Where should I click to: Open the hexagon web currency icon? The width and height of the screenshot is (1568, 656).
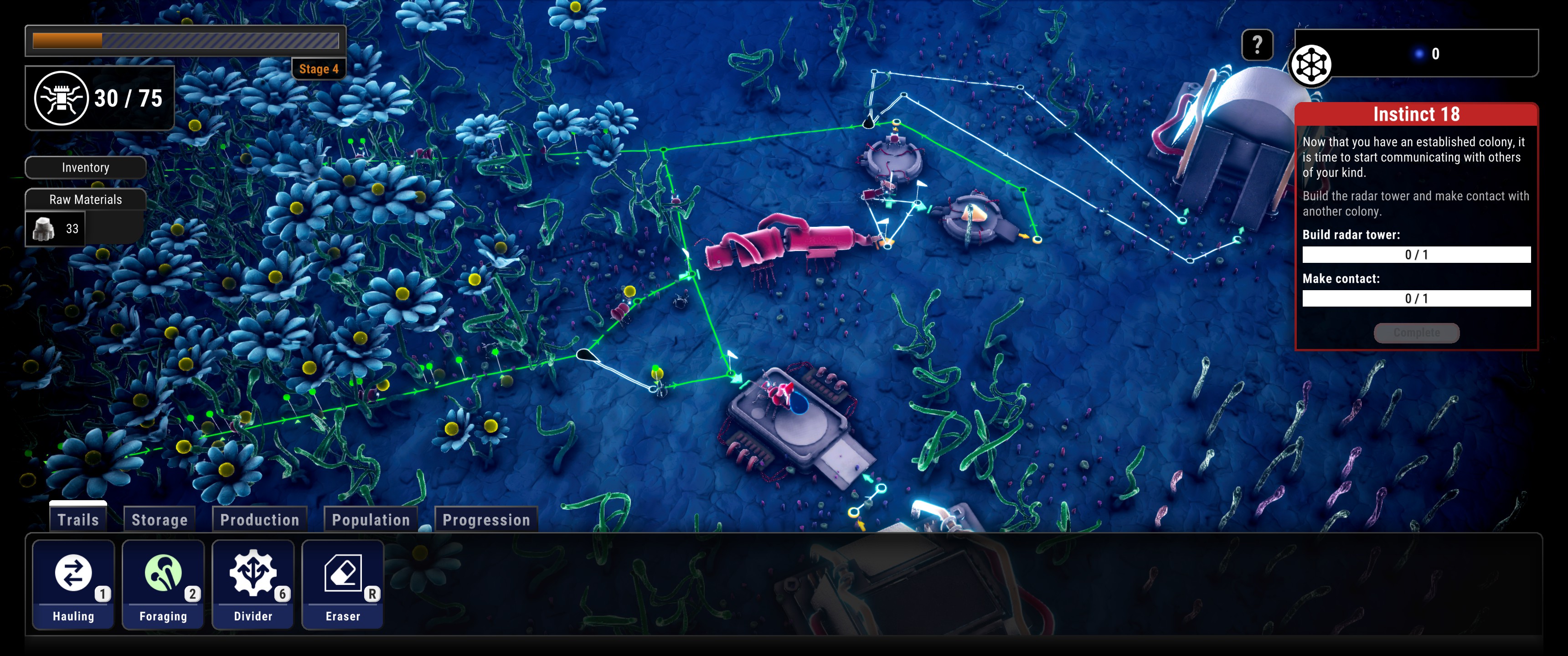tap(1310, 65)
